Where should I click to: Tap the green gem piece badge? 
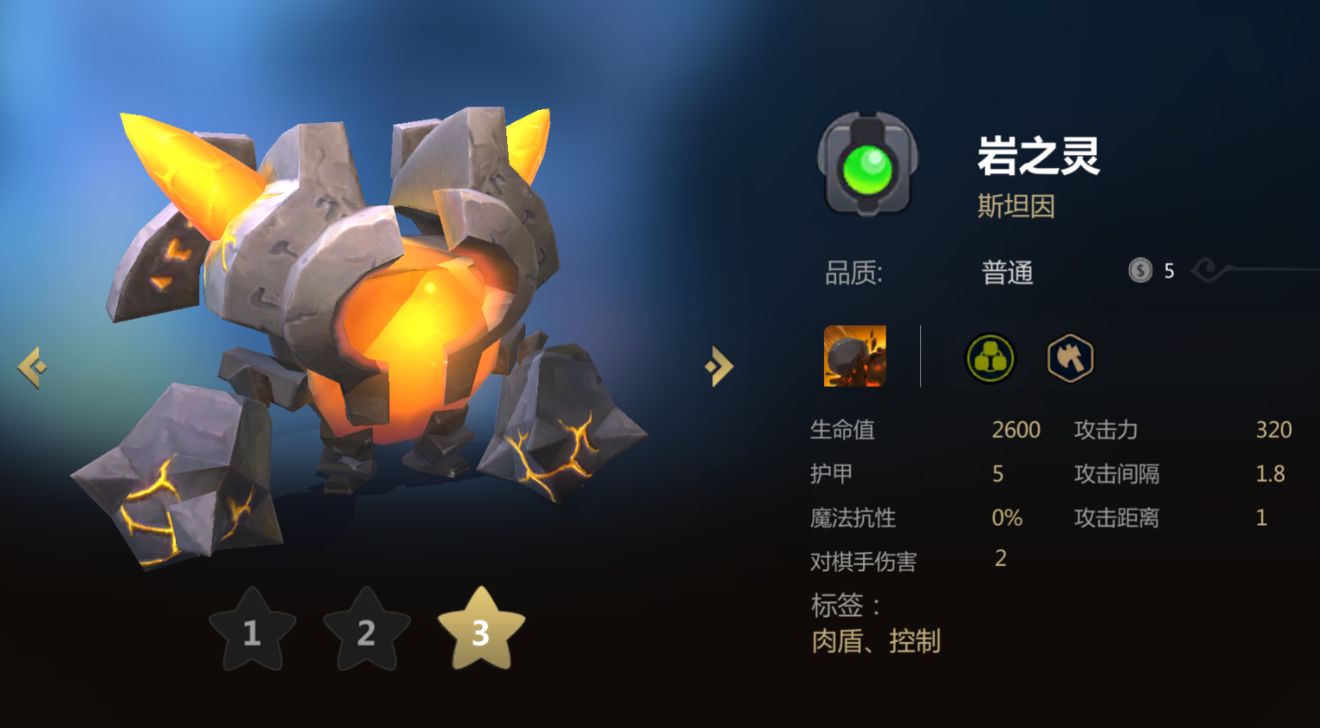pos(868,163)
